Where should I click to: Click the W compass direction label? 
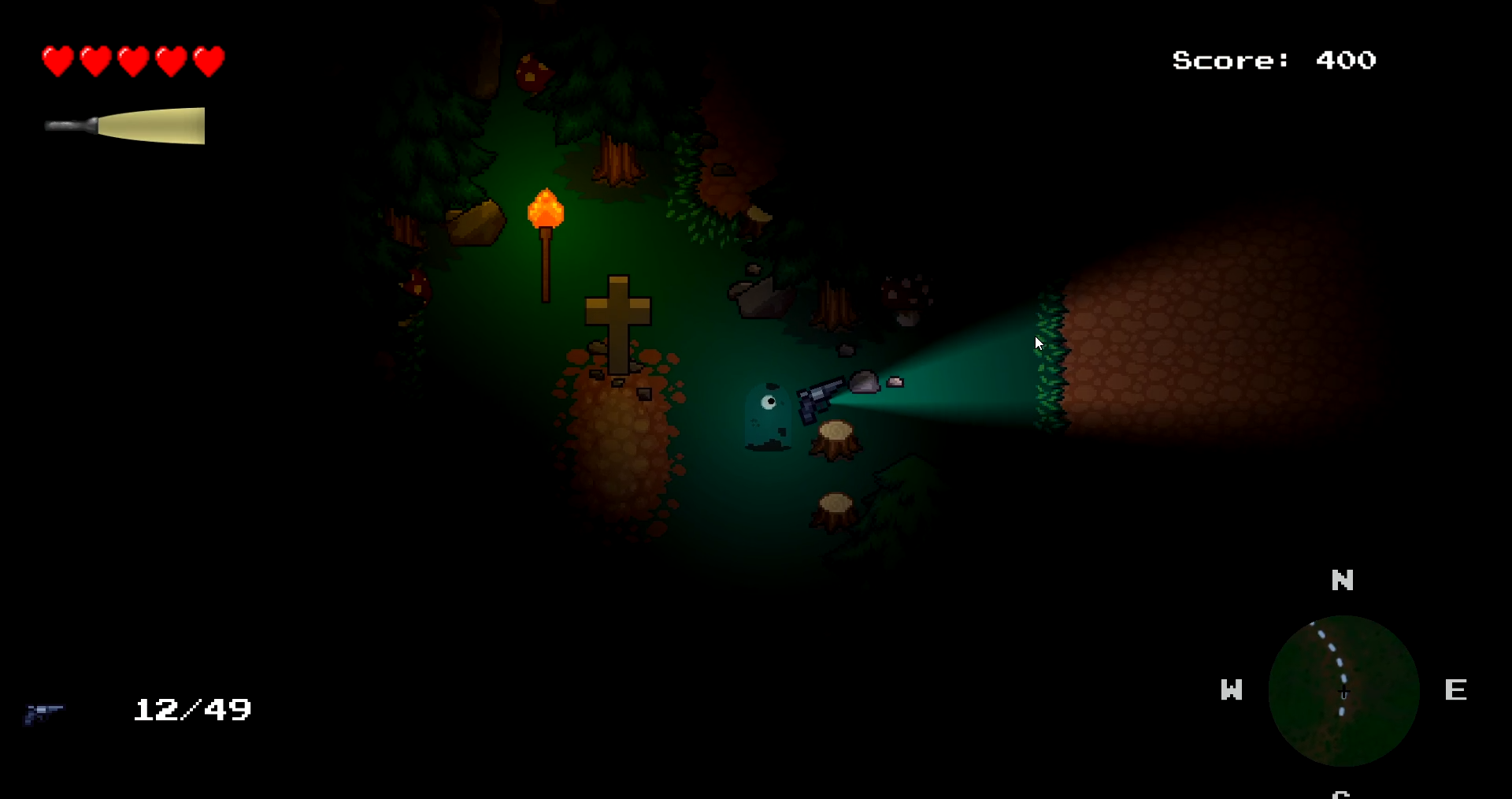(x=1232, y=690)
